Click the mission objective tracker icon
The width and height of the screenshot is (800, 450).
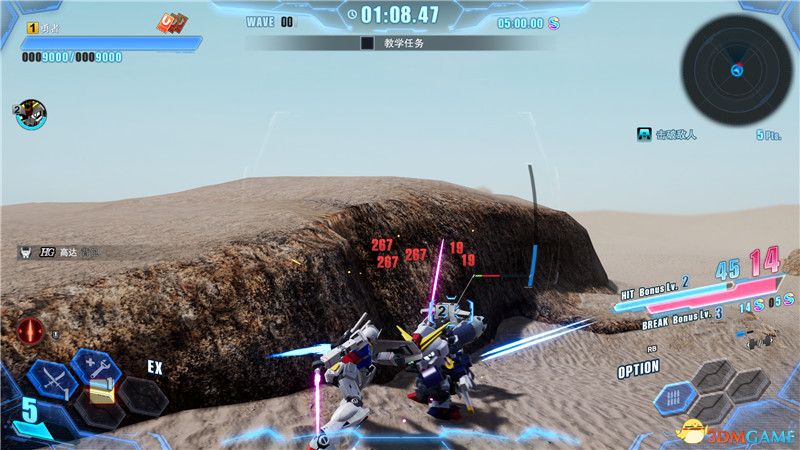646,134
